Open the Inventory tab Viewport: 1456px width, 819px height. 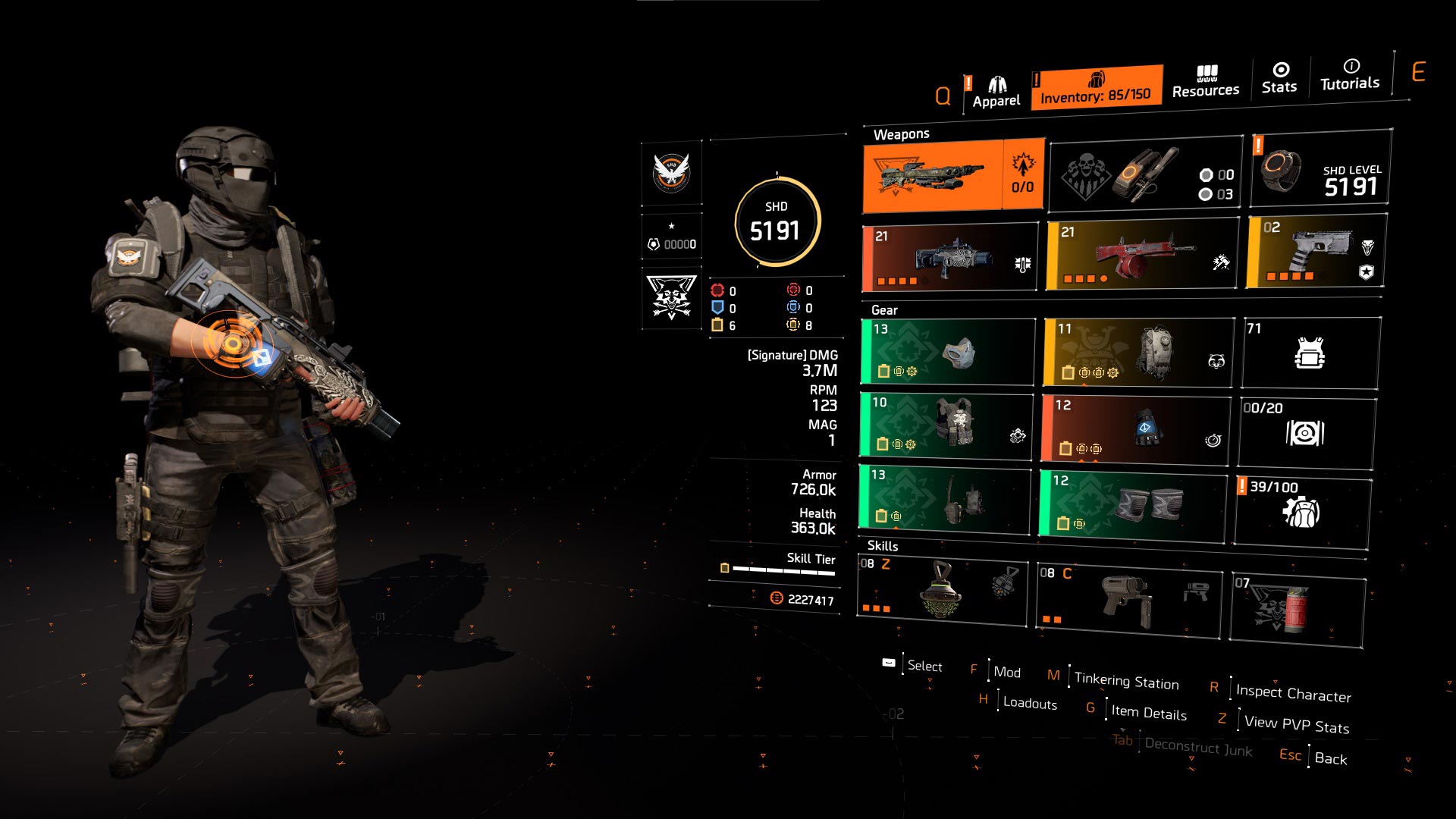1096,87
